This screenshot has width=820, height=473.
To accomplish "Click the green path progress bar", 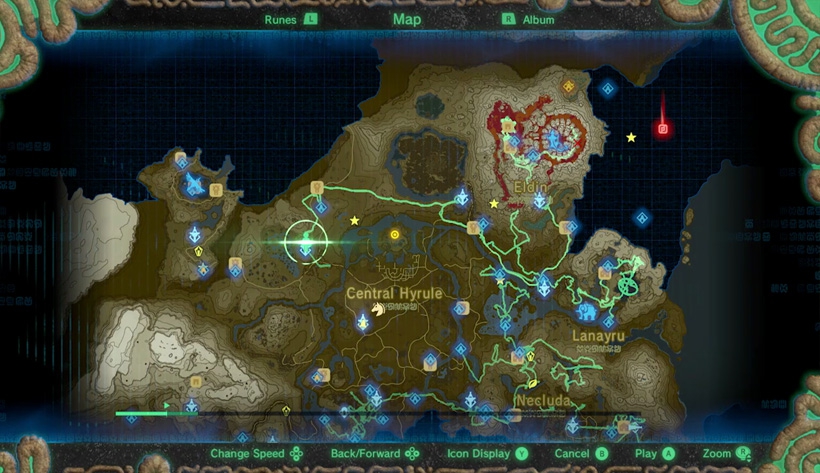I will coord(140,413).
